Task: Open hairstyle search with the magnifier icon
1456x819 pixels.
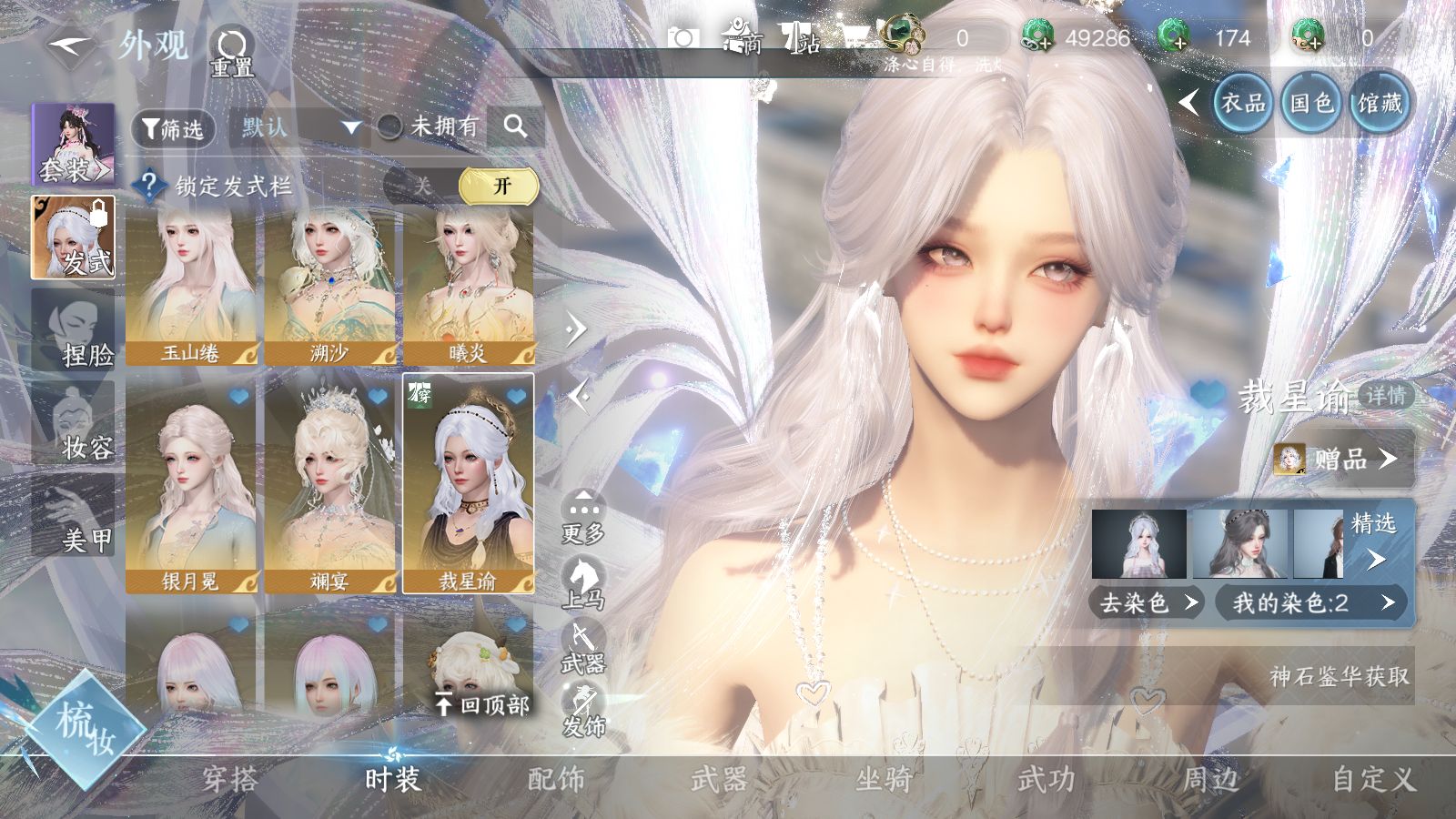Action: click(515, 126)
